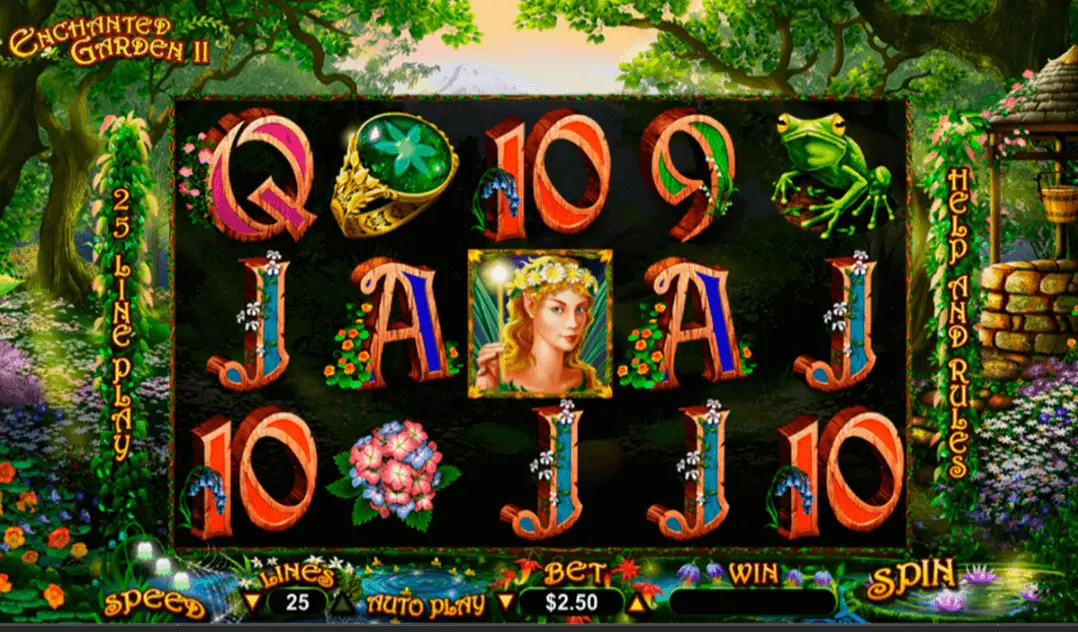Open the Help and Rules panel

957,322
